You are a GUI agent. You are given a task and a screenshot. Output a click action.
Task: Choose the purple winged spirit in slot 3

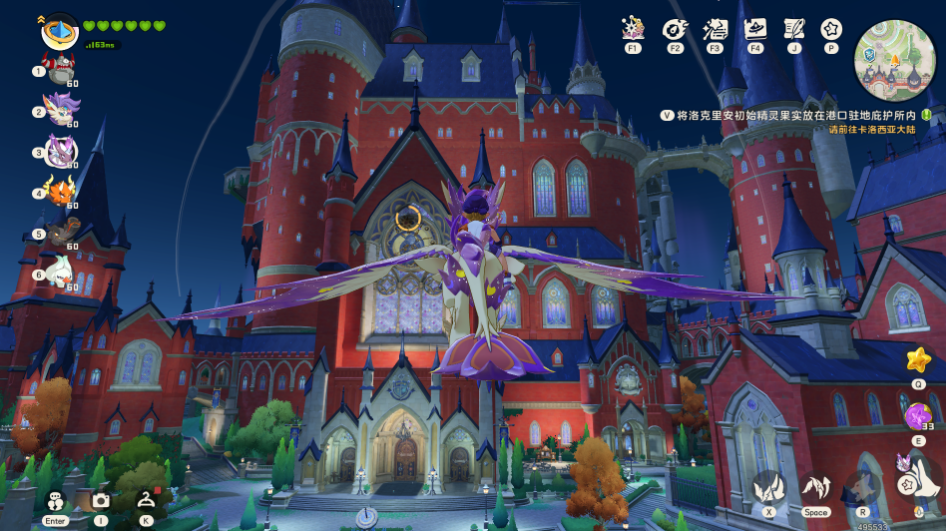point(61,152)
